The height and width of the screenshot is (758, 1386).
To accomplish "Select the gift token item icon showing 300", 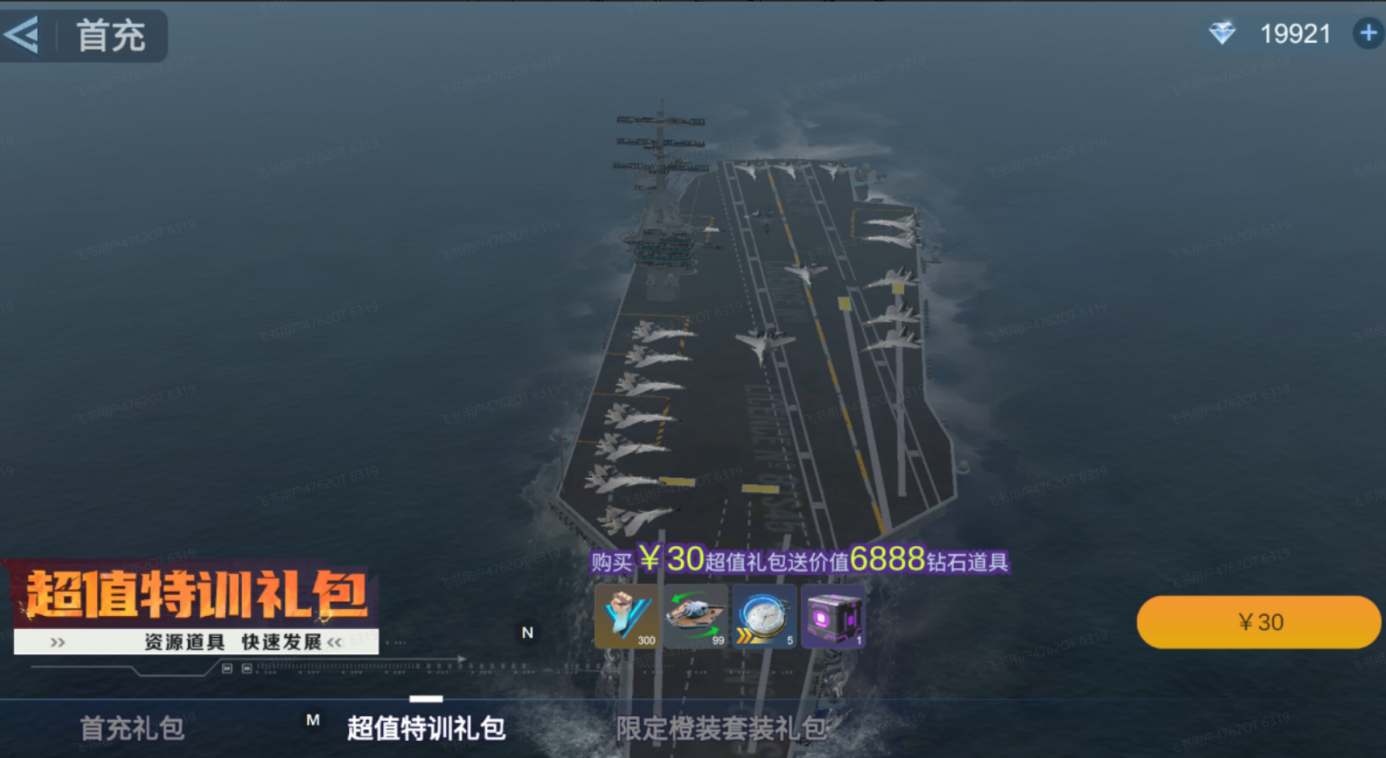I will pos(625,616).
